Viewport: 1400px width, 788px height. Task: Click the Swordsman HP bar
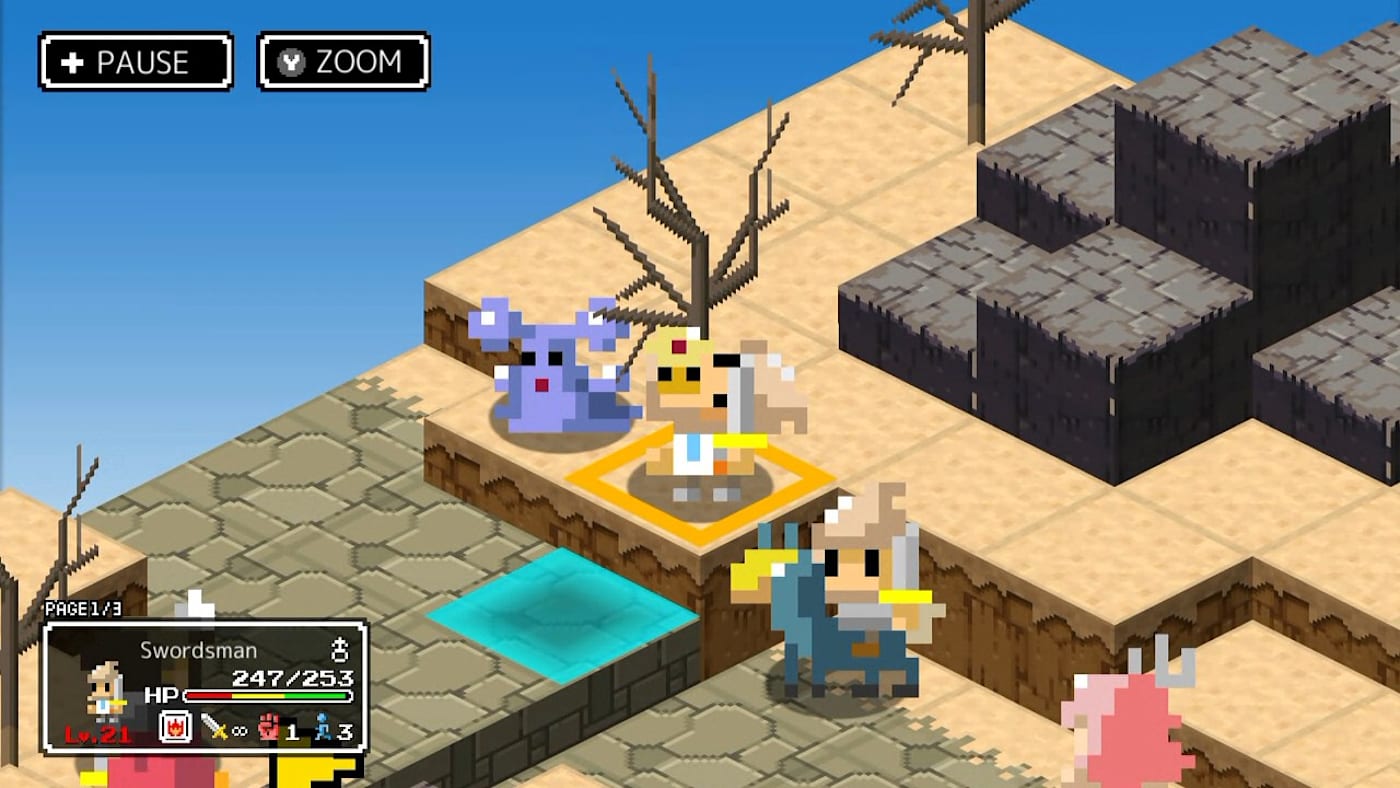[x=266, y=695]
